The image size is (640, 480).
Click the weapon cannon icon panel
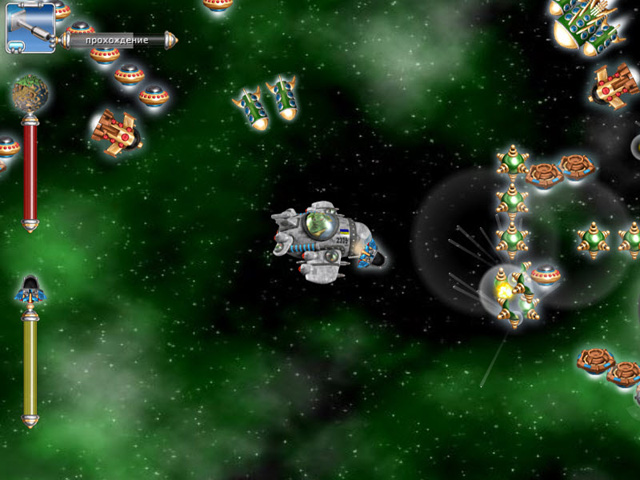(x=30, y=27)
